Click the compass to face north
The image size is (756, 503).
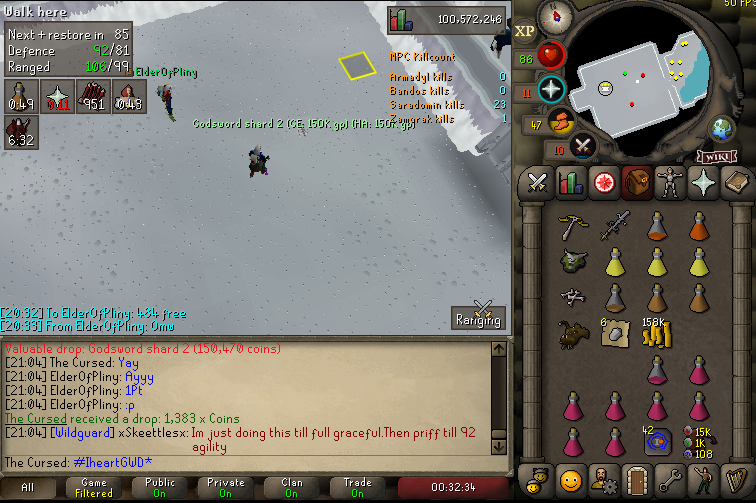pyautogui.click(x=551, y=17)
